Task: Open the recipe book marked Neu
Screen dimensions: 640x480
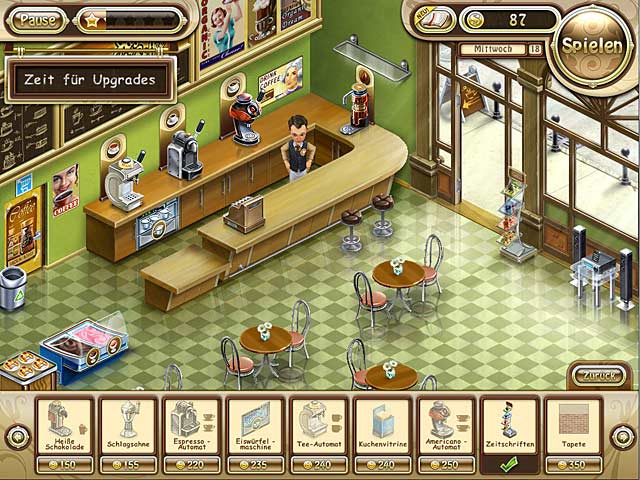Action: coord(434,19)
